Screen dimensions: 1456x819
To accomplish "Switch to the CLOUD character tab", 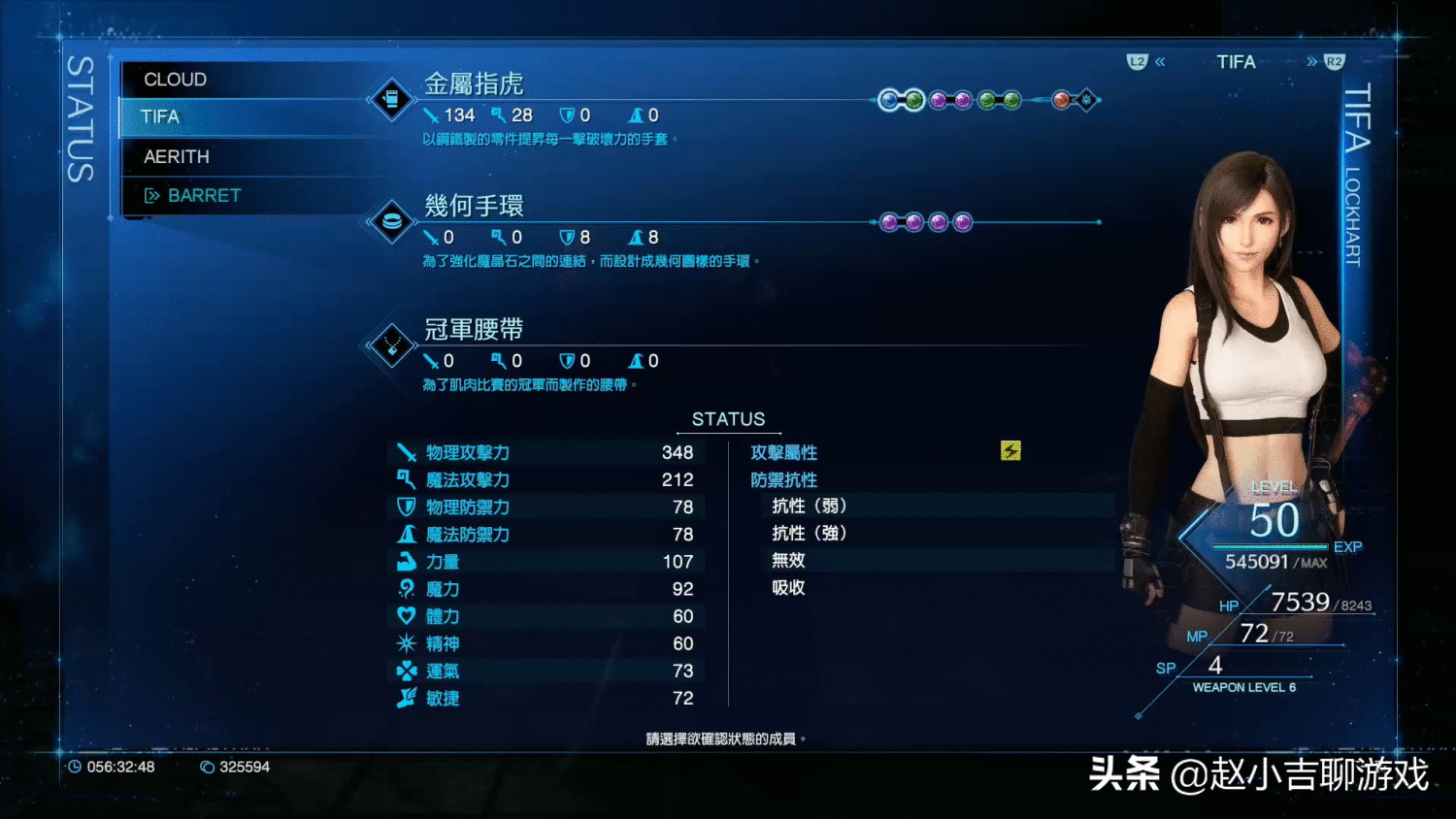I will [x=175, y=79].
